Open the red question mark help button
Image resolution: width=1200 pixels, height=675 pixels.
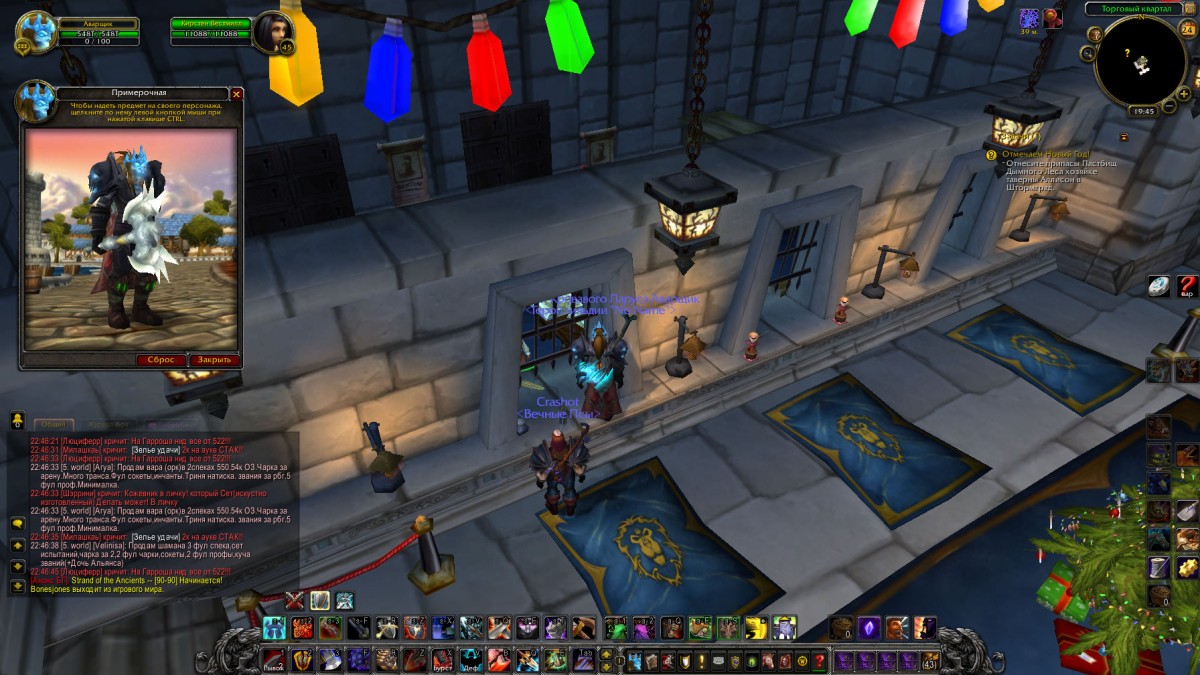point(1187,285)
